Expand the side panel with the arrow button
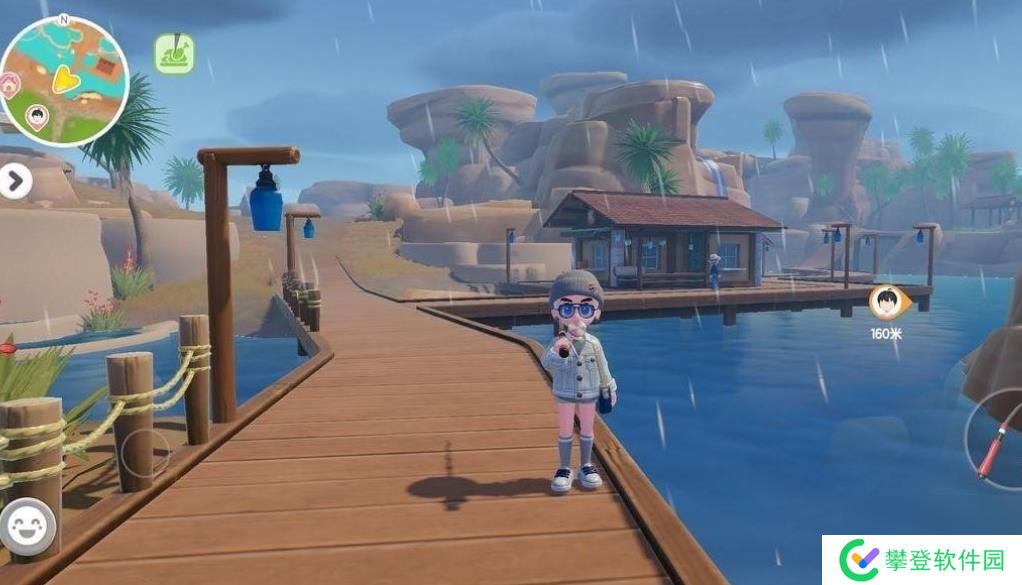The height and width of the screenshot is (585, 1022). [15, 181]
